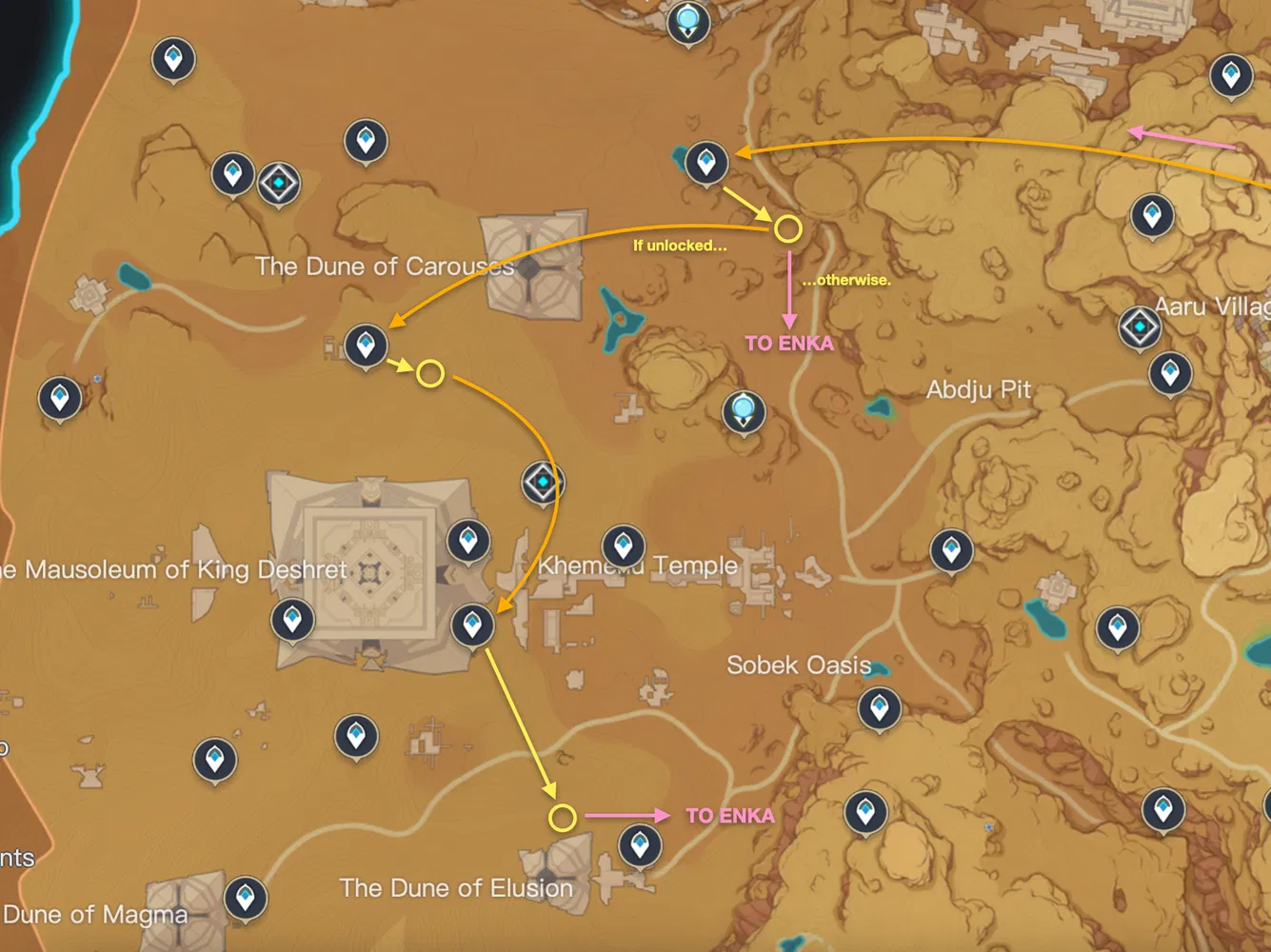
Task: Select the teleport waypoint near Sobek Oasis
Action: click(878, 708)
